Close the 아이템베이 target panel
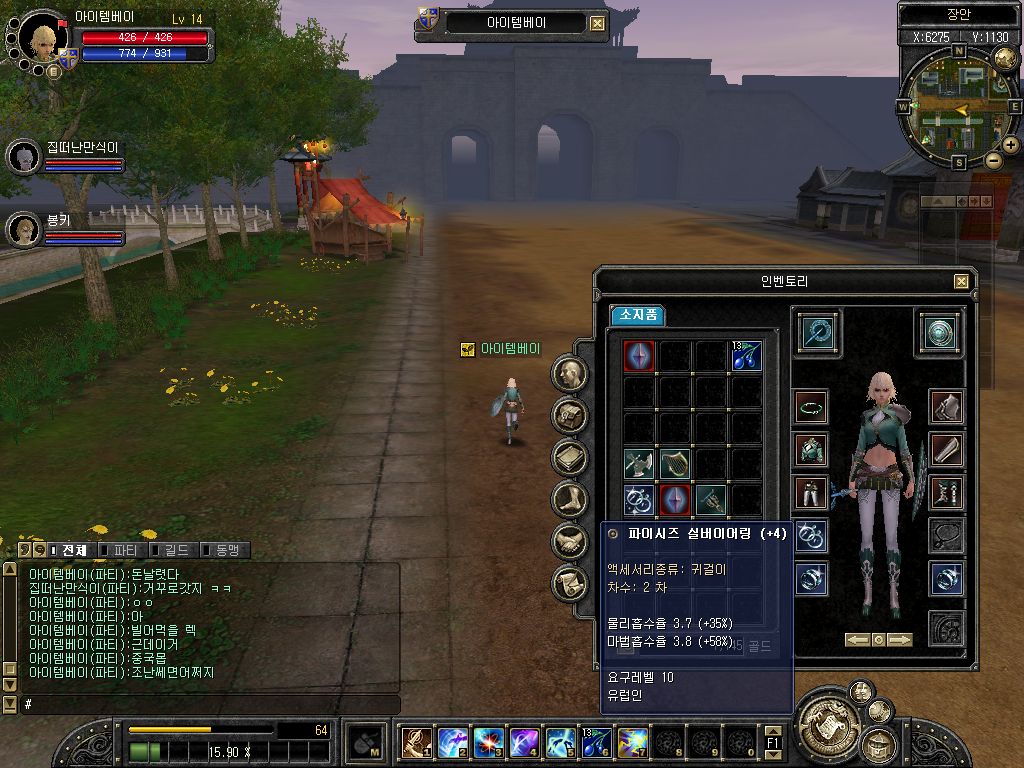This screenshot has width=1024, height=768. click(597, 24)
